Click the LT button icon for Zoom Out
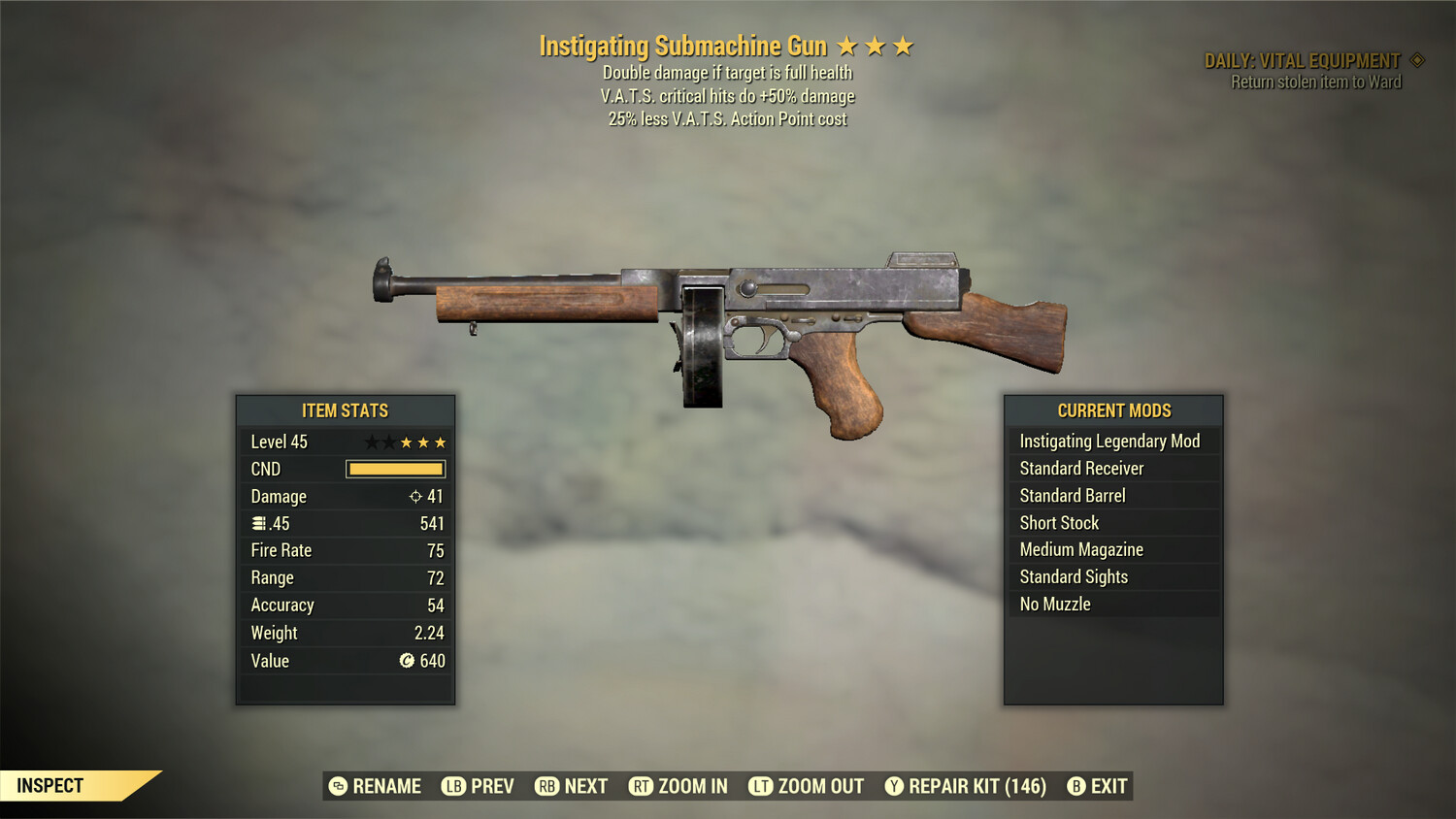 coord(761,786)
